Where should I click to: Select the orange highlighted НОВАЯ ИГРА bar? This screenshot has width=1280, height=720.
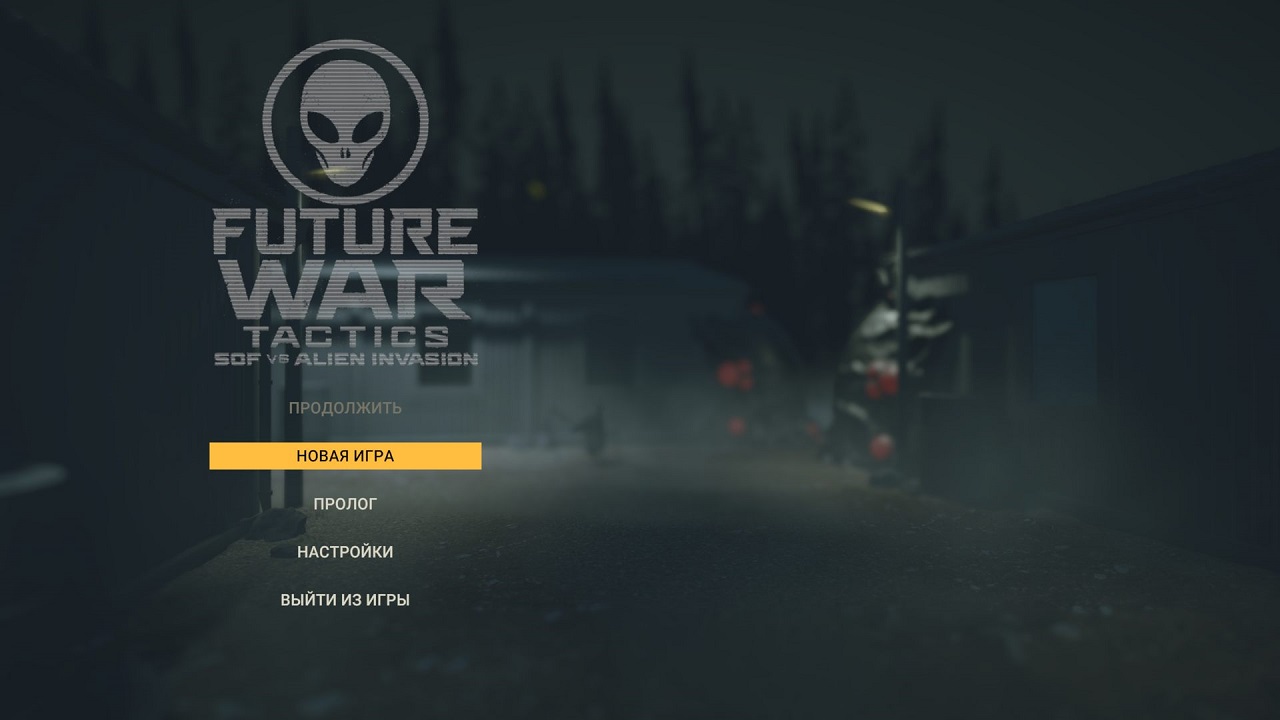(344, 455)
